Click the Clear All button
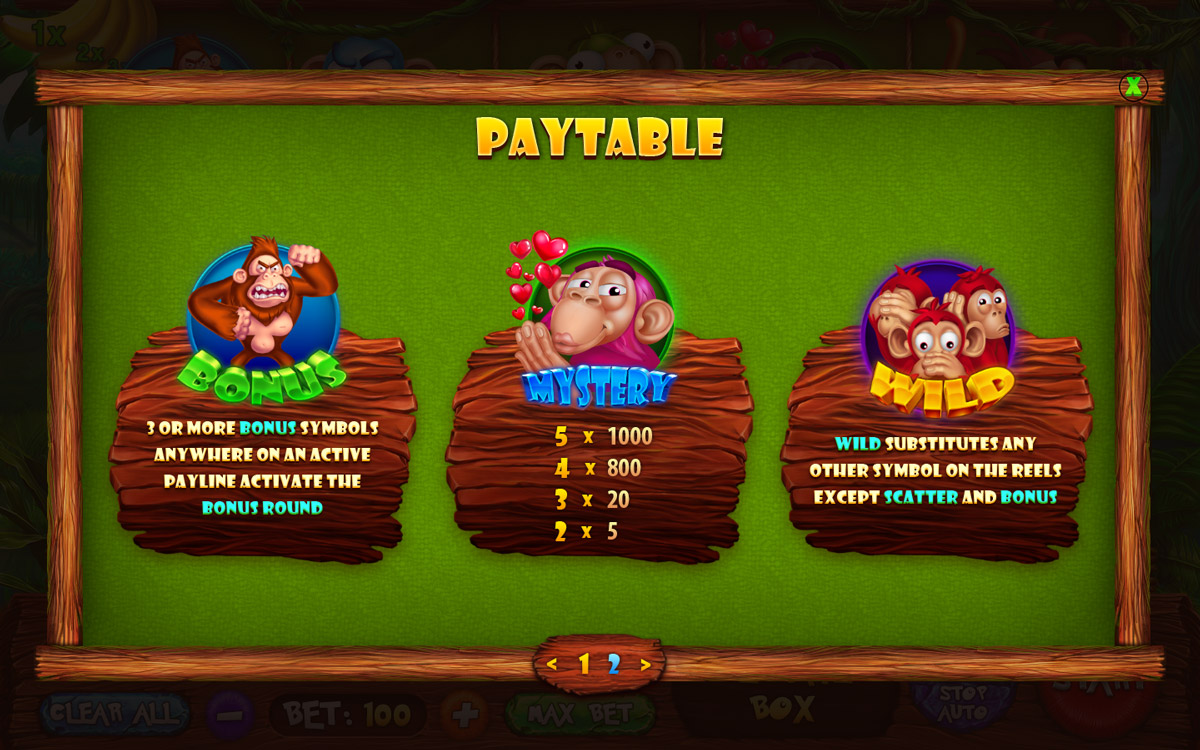1200x750 pixels. (114, 714)
